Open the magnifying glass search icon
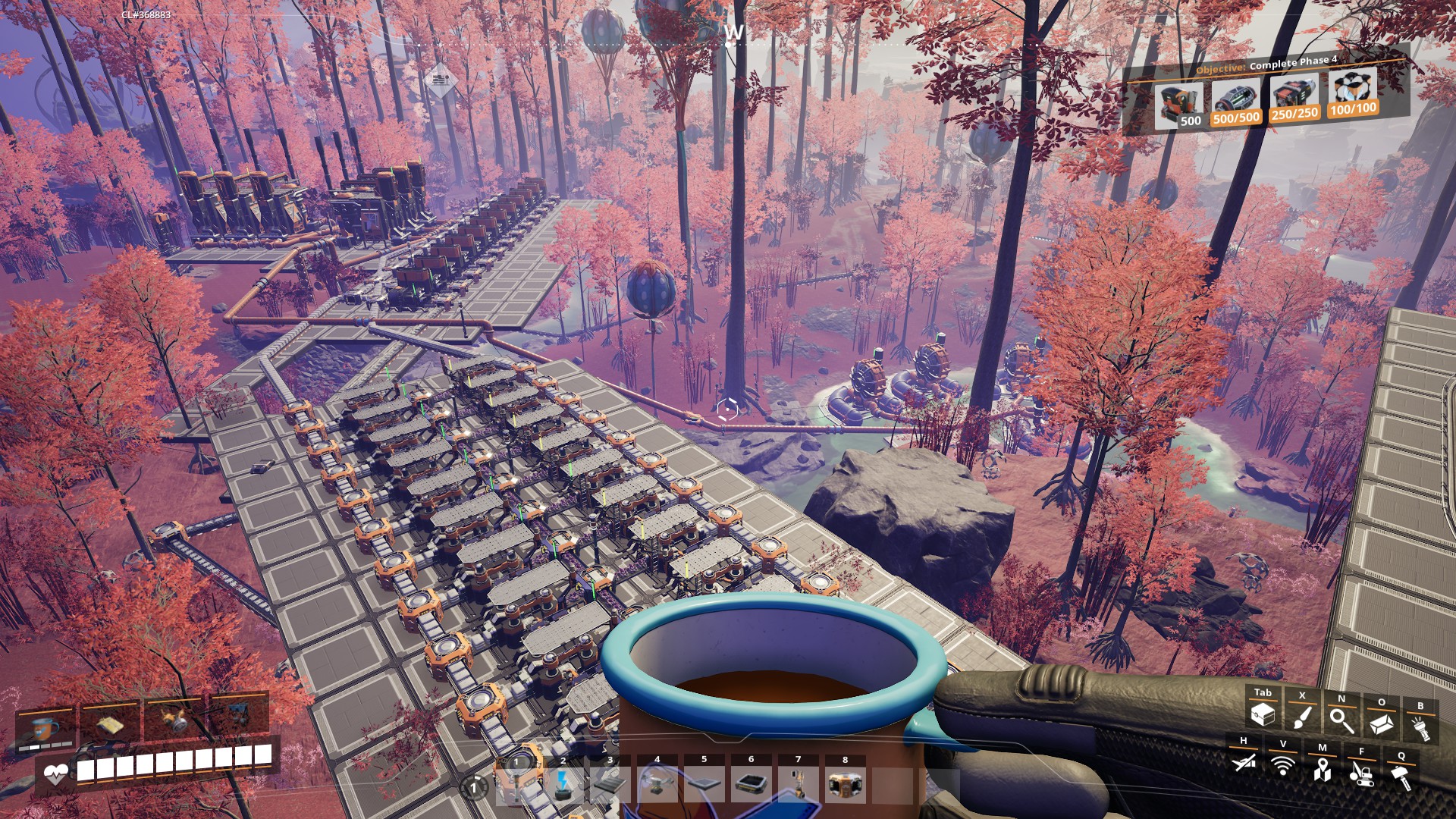Image resolution: width=1456 pixels, height=819 pixels. 1341,720
